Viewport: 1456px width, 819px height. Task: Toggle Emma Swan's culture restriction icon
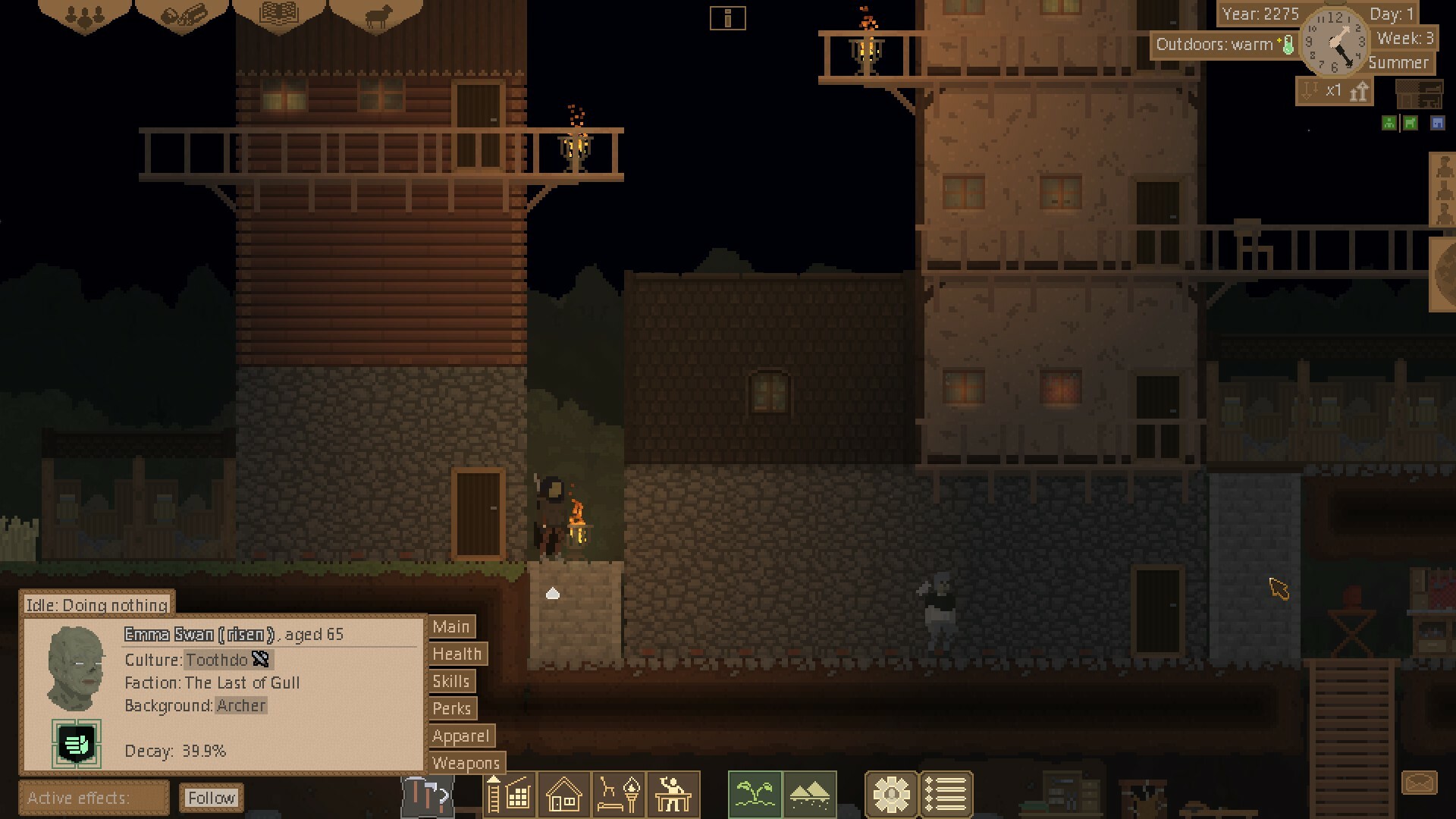261,660
